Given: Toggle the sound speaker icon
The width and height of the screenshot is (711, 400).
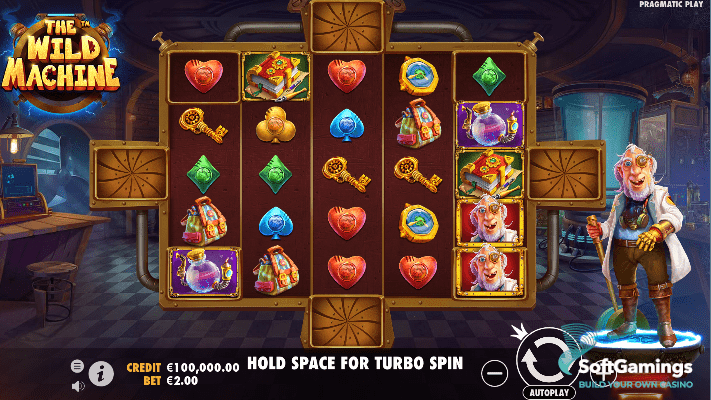Looking at the screenshot, I should pos(77,382).
